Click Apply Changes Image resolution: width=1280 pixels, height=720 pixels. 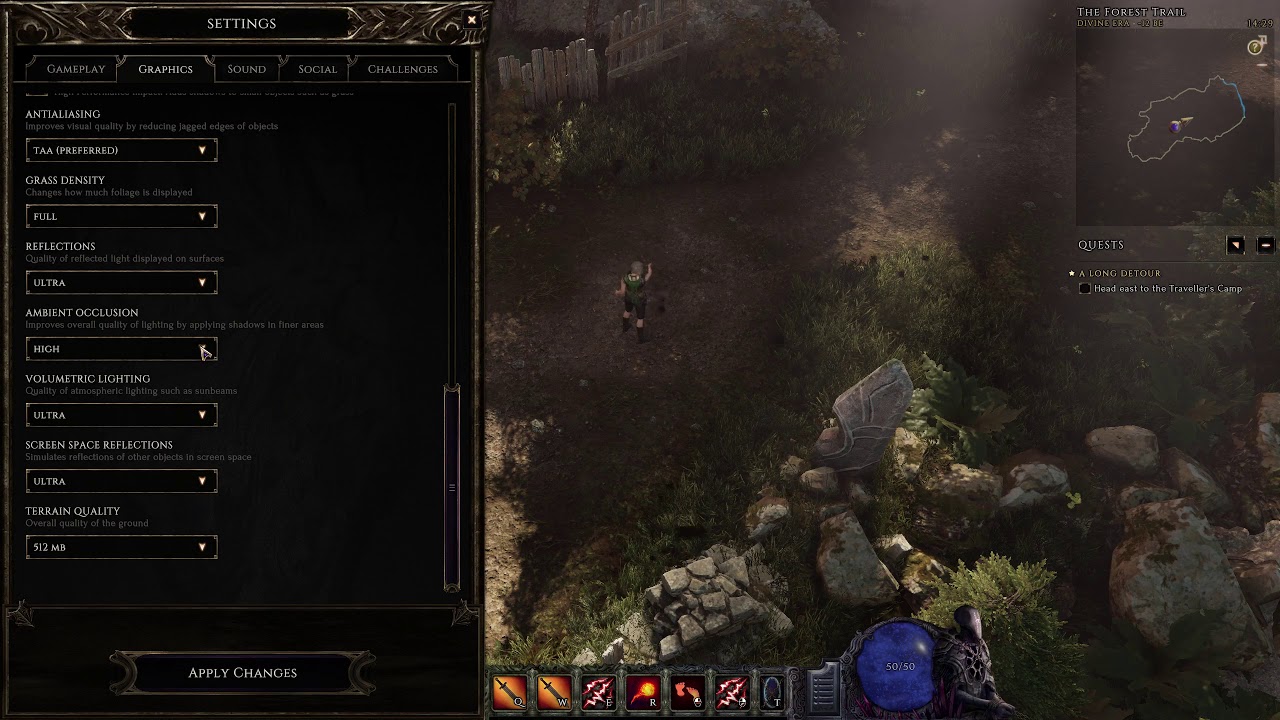pos(242,673)
